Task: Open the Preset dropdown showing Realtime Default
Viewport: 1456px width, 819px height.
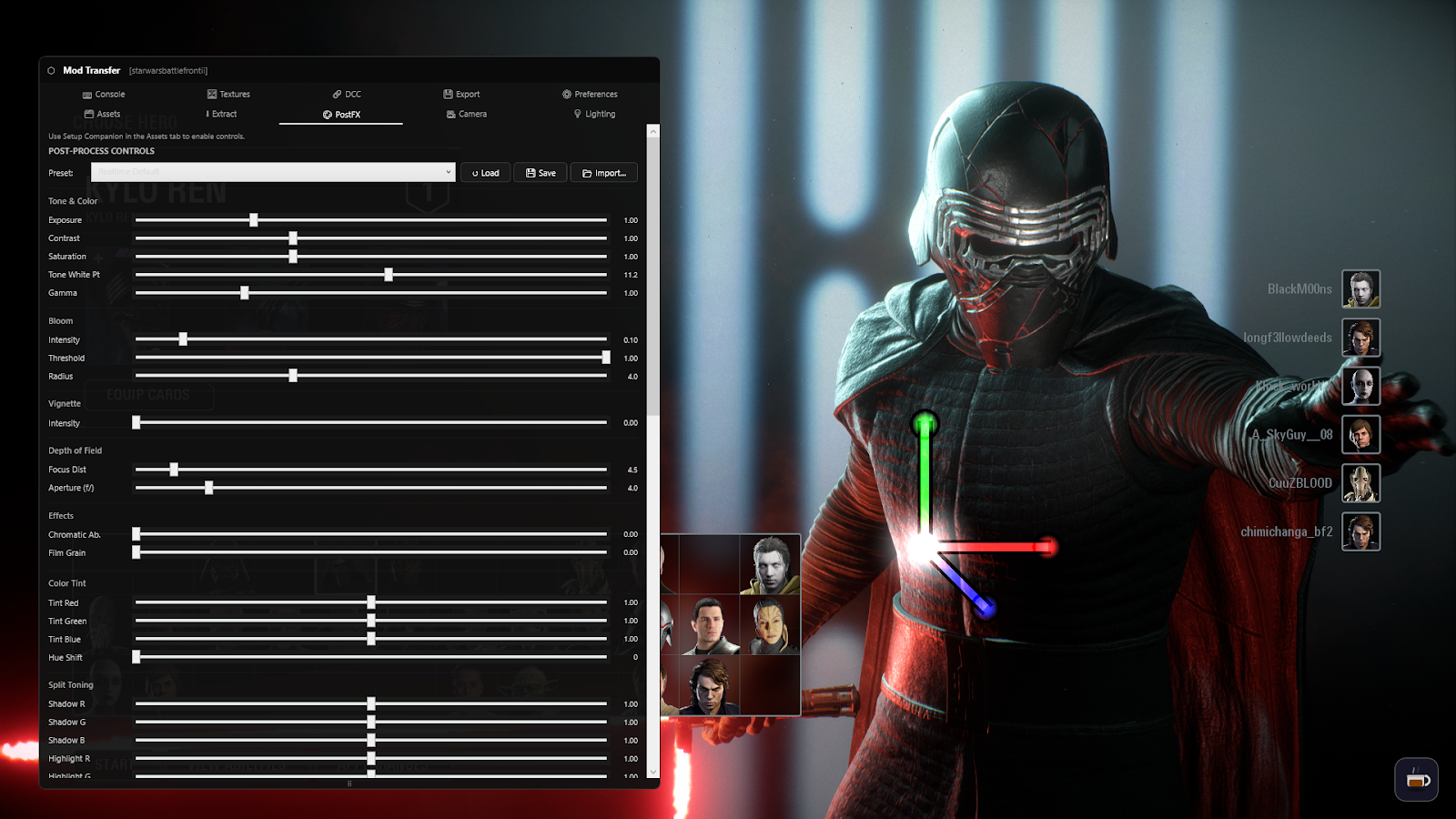Action: 273,172
